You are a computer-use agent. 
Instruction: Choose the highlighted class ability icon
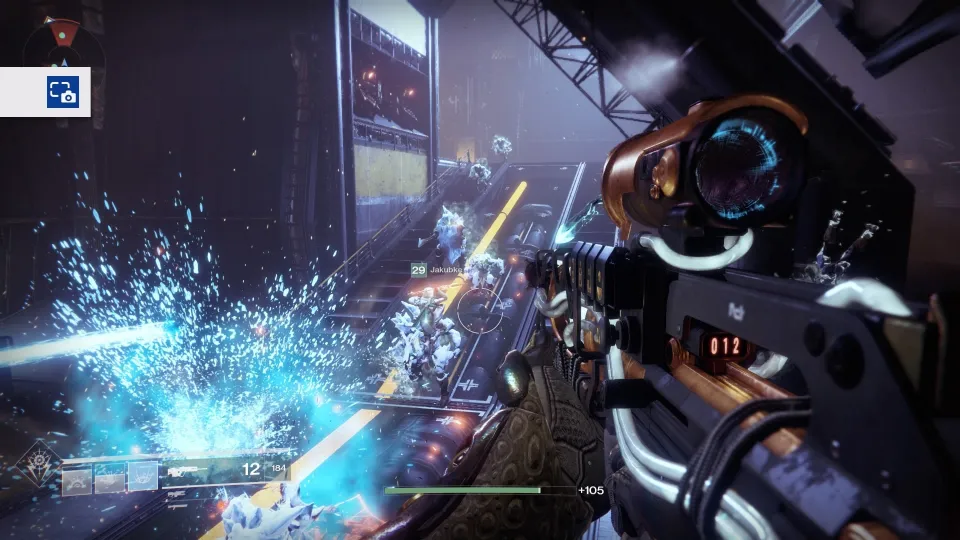click(143, 477)
